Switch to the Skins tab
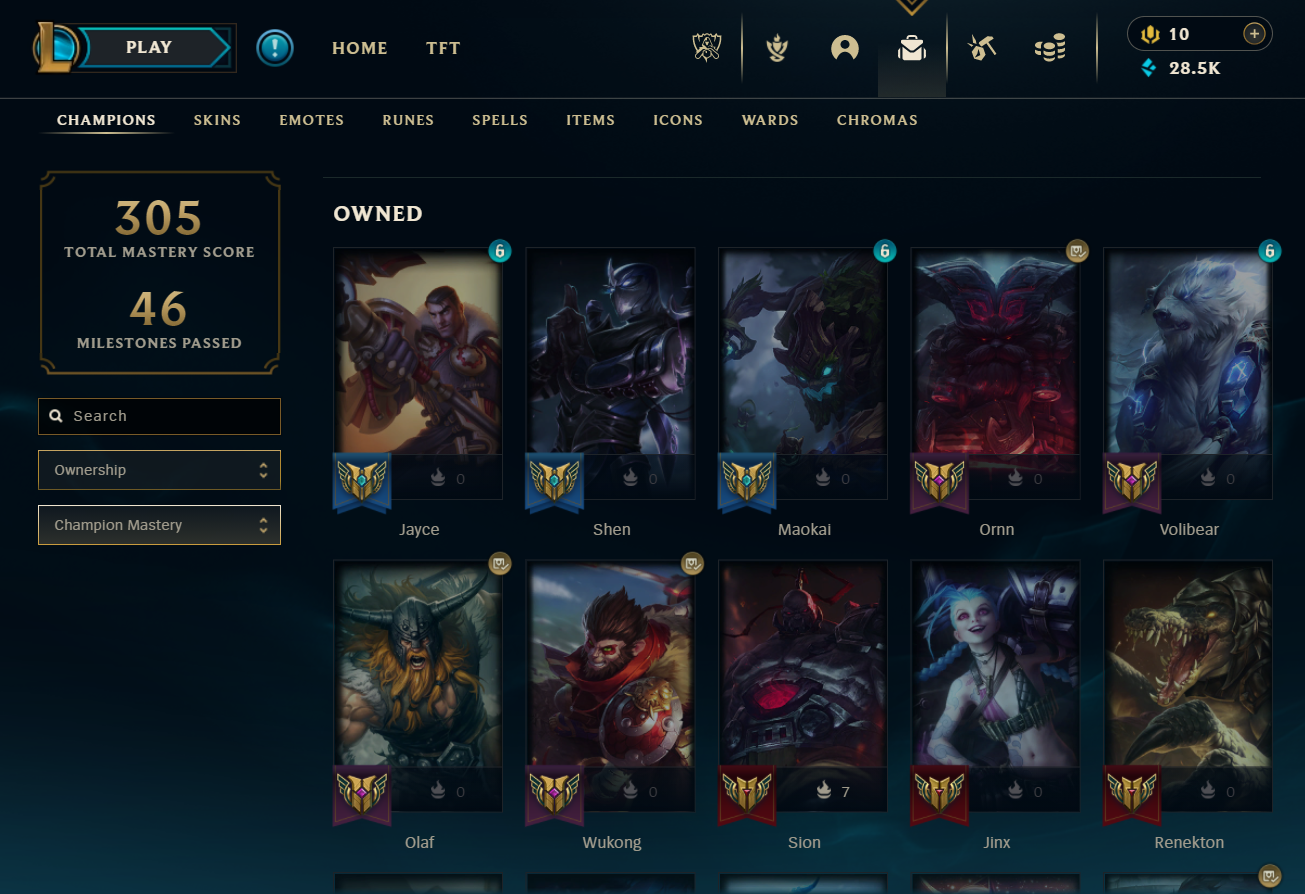The width and height of the screenshot is (1305, 894). (217, 120)
